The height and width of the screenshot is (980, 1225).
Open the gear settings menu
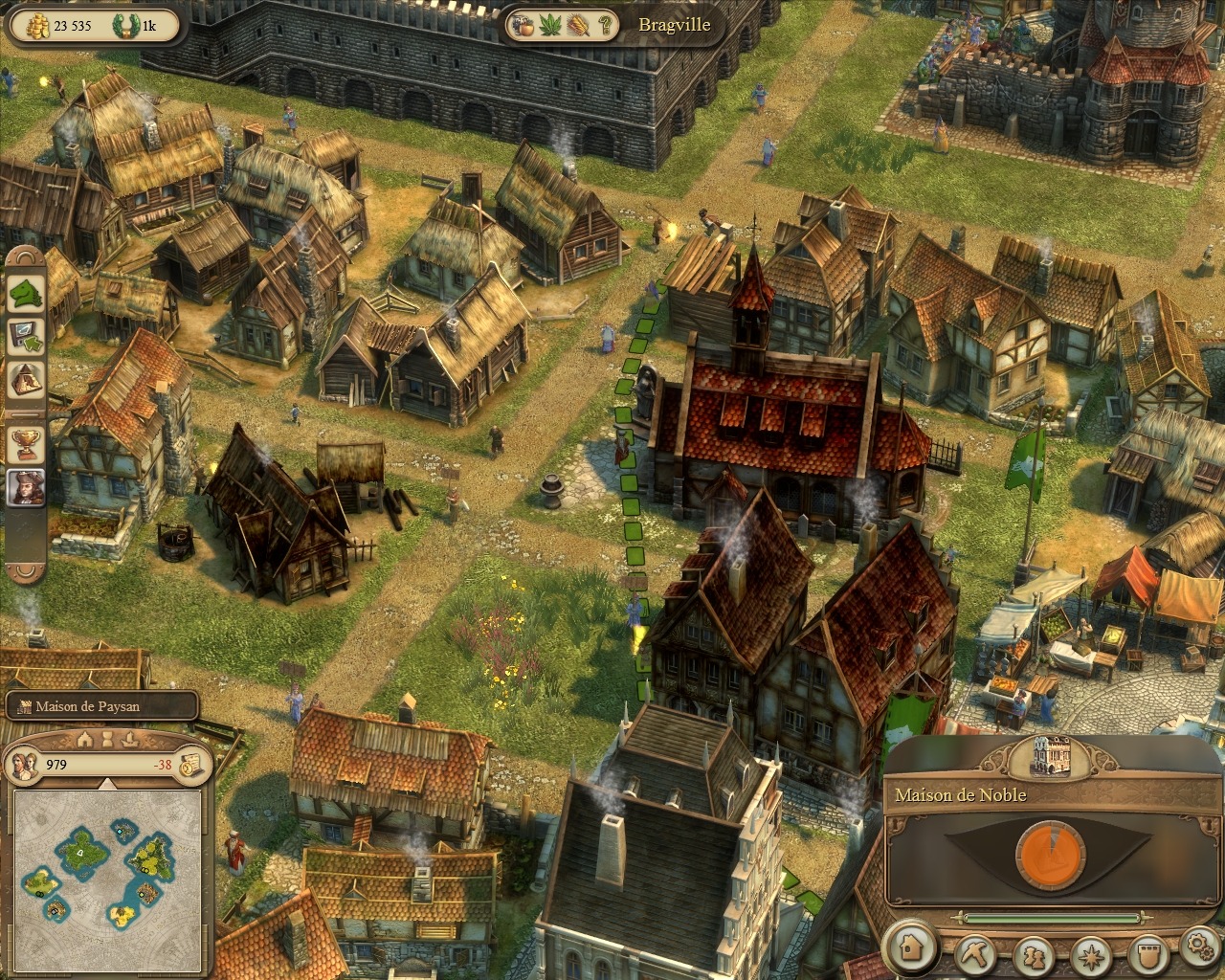tap(1198, 947)
